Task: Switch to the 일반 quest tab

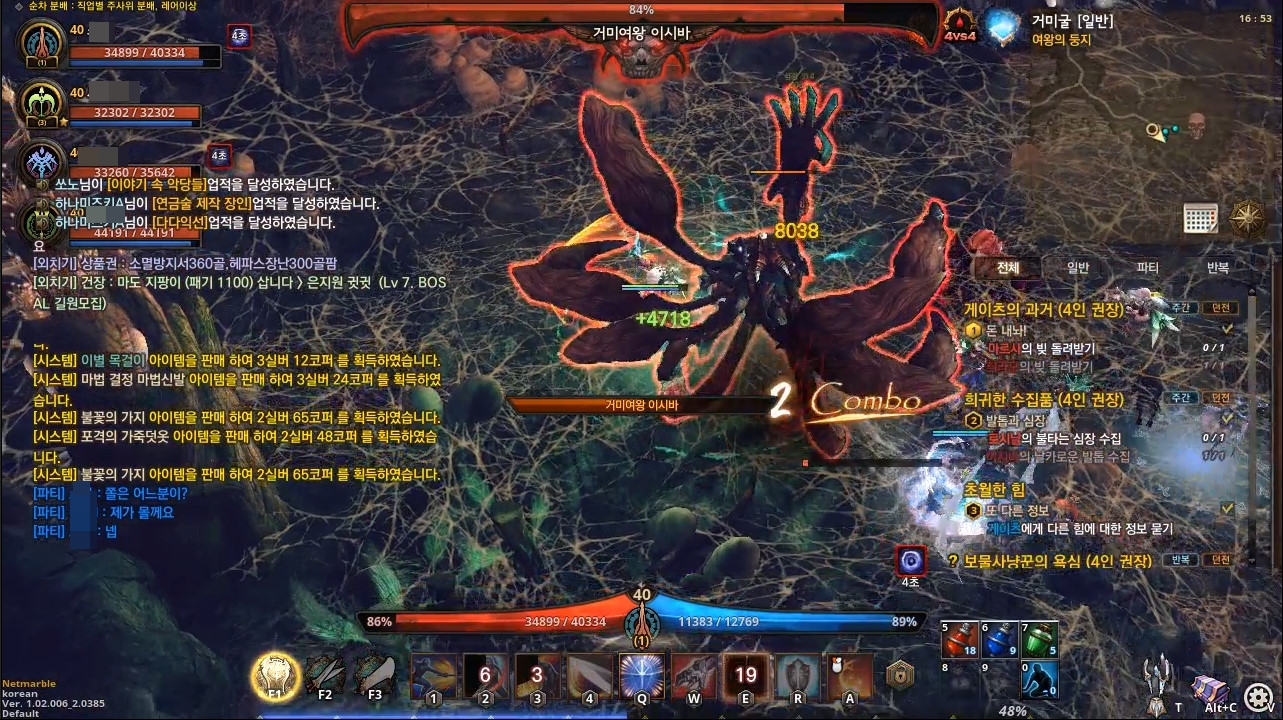Action: pos(1078,268)
